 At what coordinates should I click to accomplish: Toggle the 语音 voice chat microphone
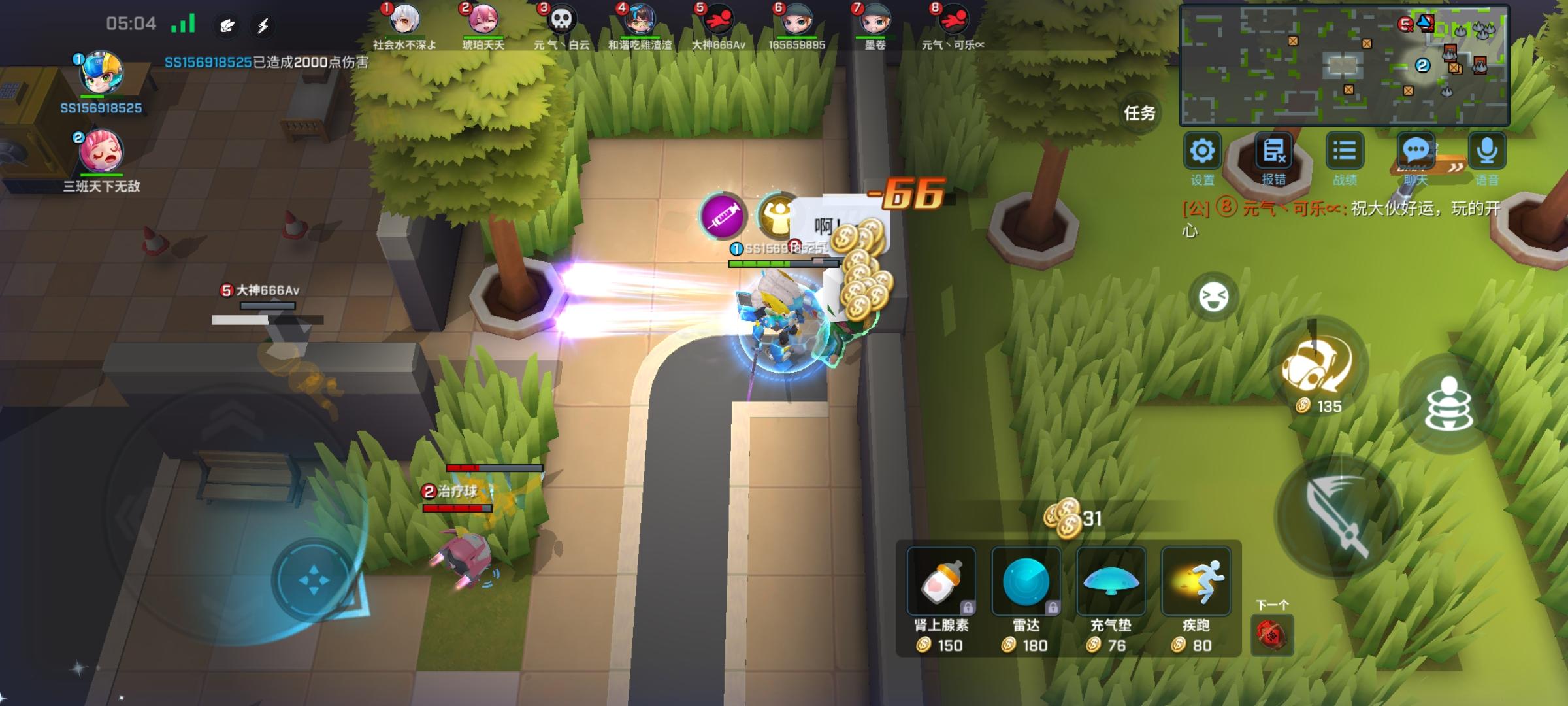[1488, 150]
